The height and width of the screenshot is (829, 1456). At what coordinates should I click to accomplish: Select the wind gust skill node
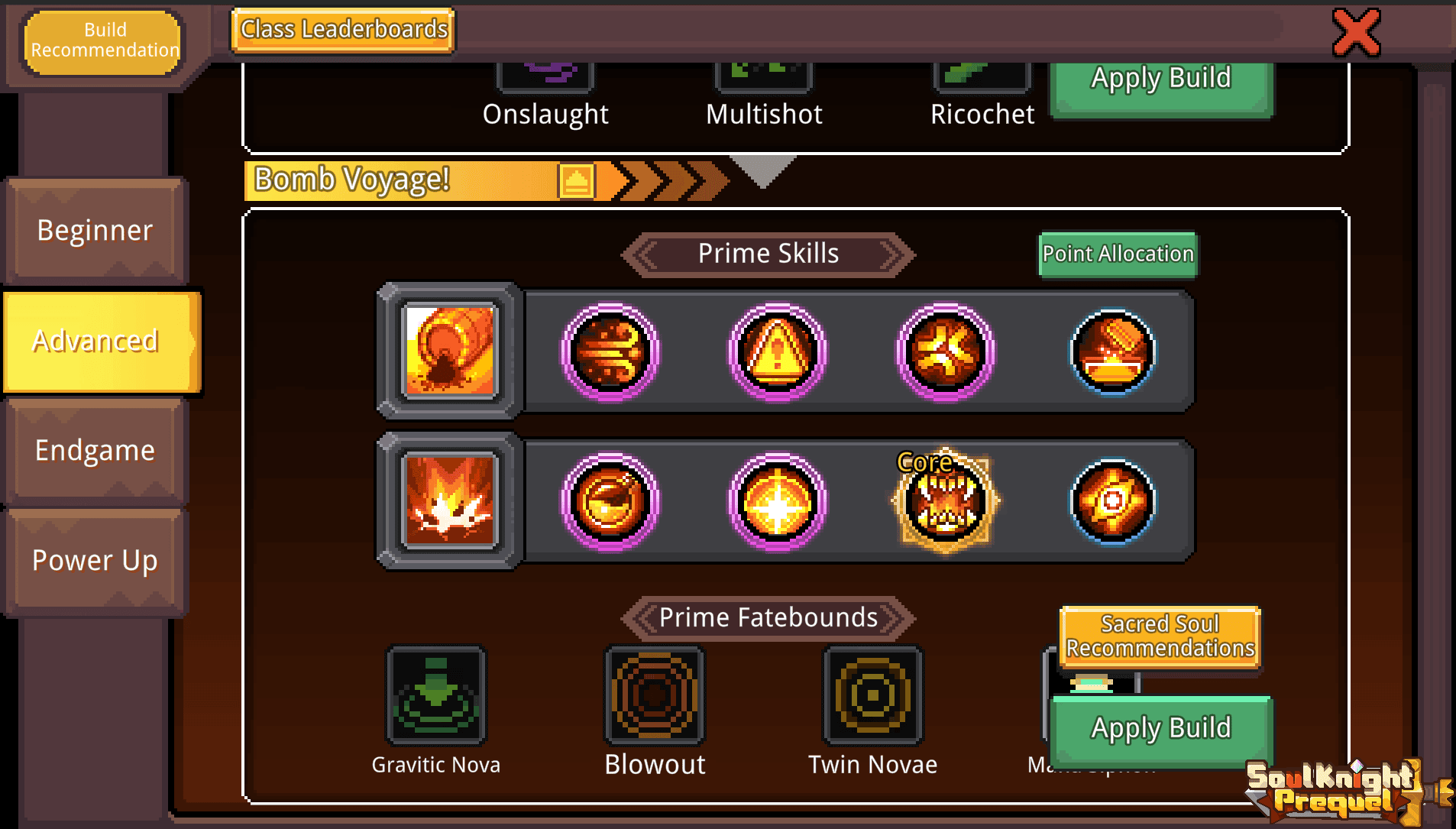pyautogui.click(x=610, y=352)
